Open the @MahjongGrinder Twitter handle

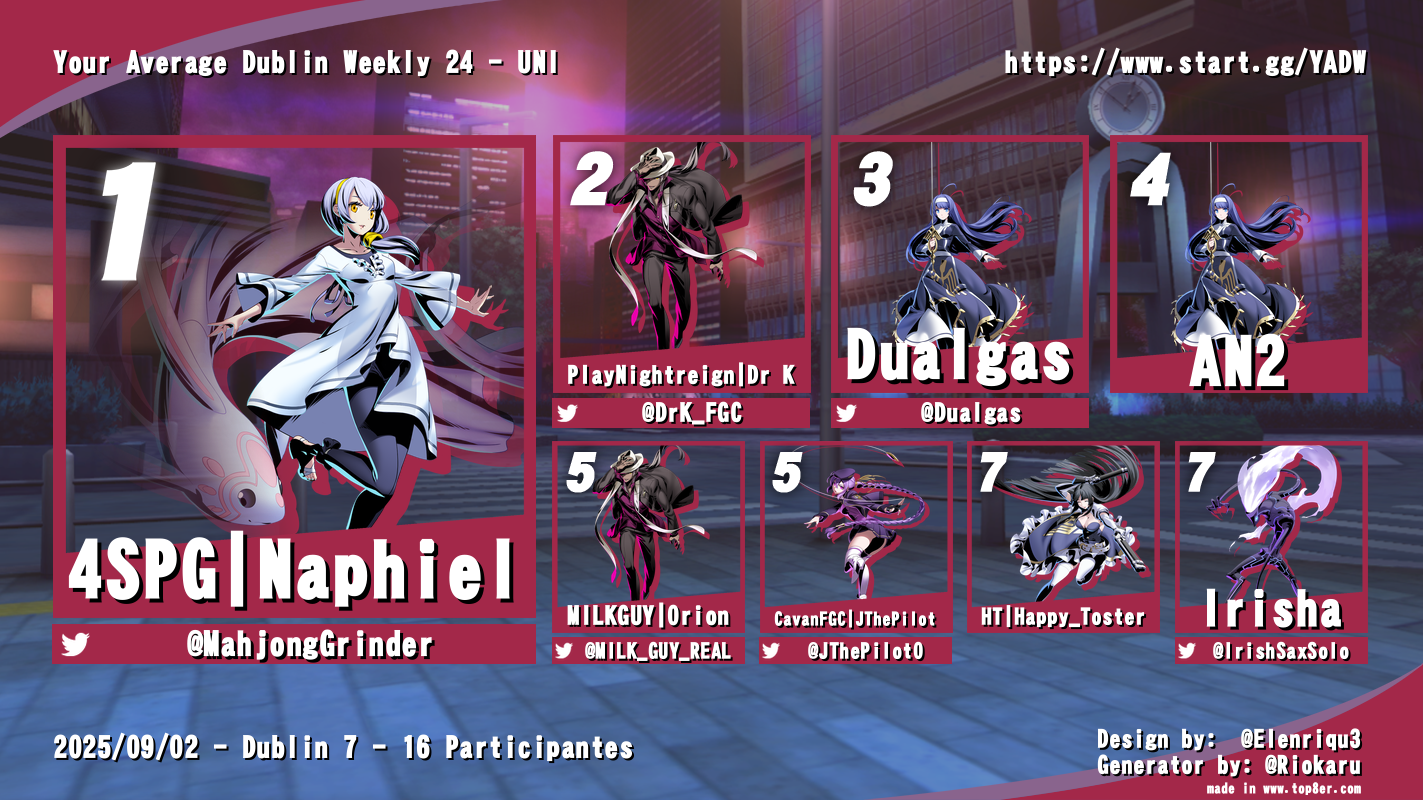coord(310,645)
